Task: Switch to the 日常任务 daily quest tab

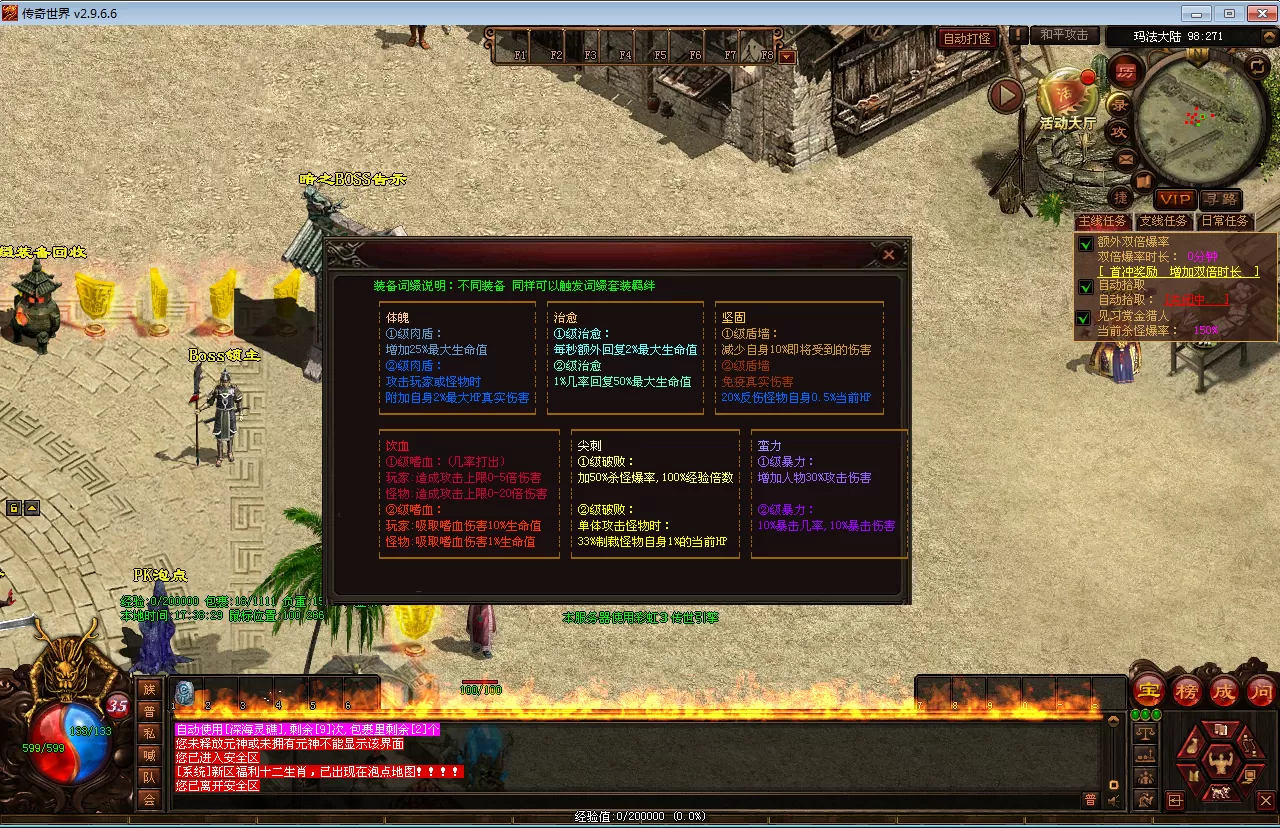Action: pos(1224,221)
